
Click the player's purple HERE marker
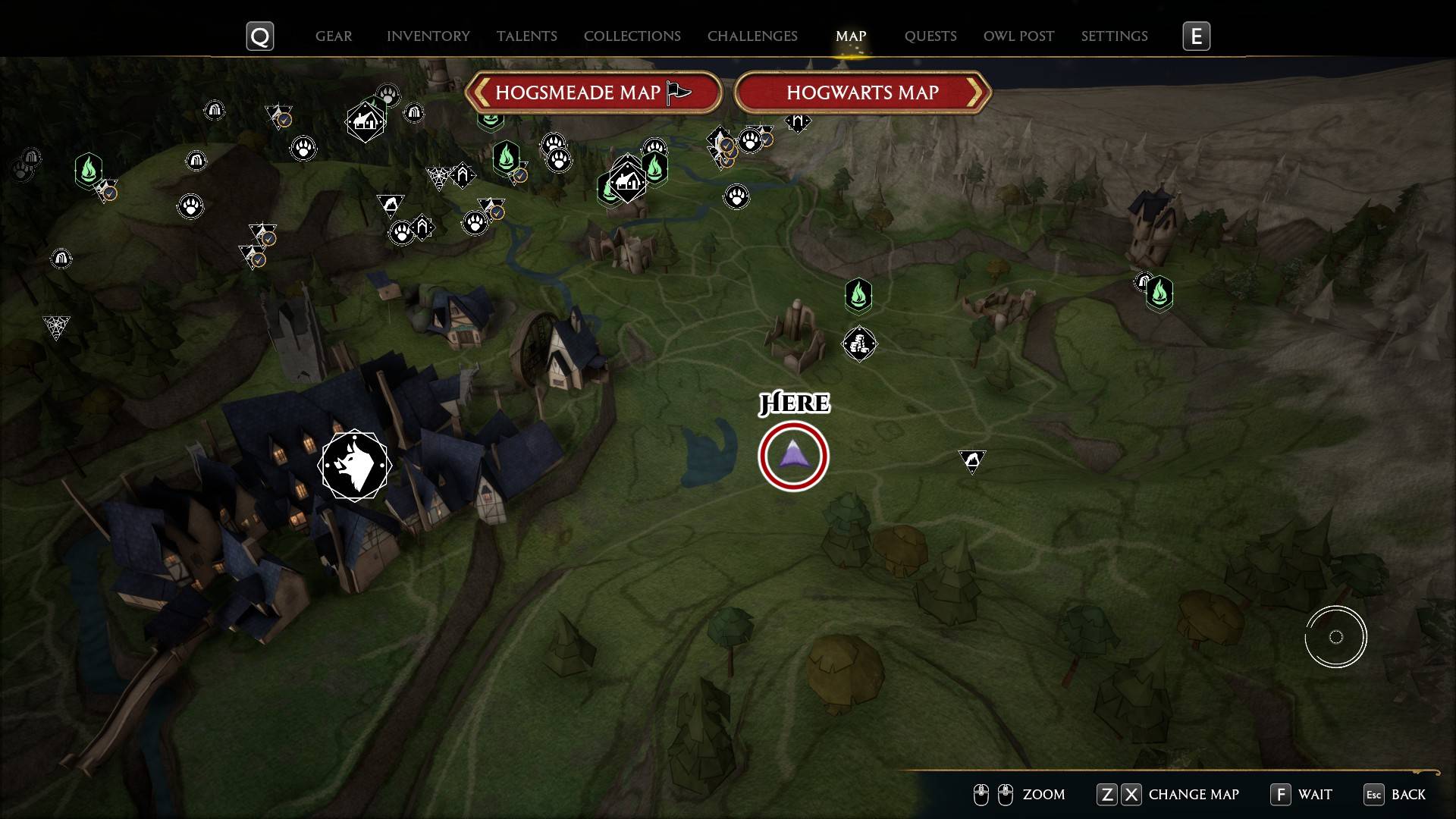[792, 455]
